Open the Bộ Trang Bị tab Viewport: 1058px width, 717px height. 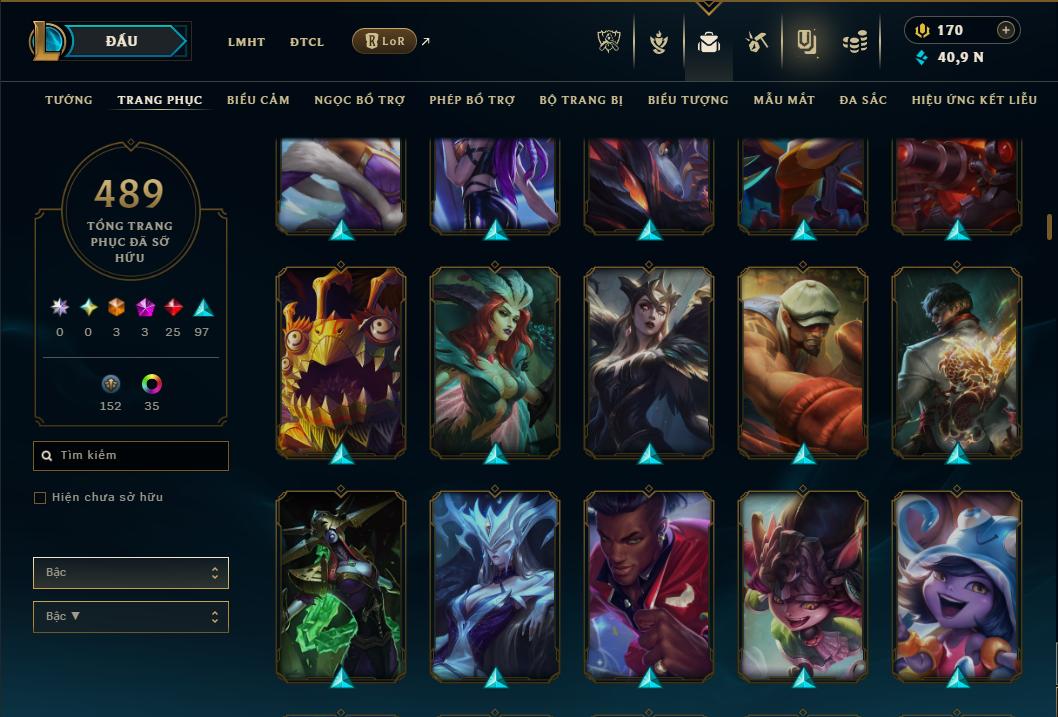(x=581, y=100)
